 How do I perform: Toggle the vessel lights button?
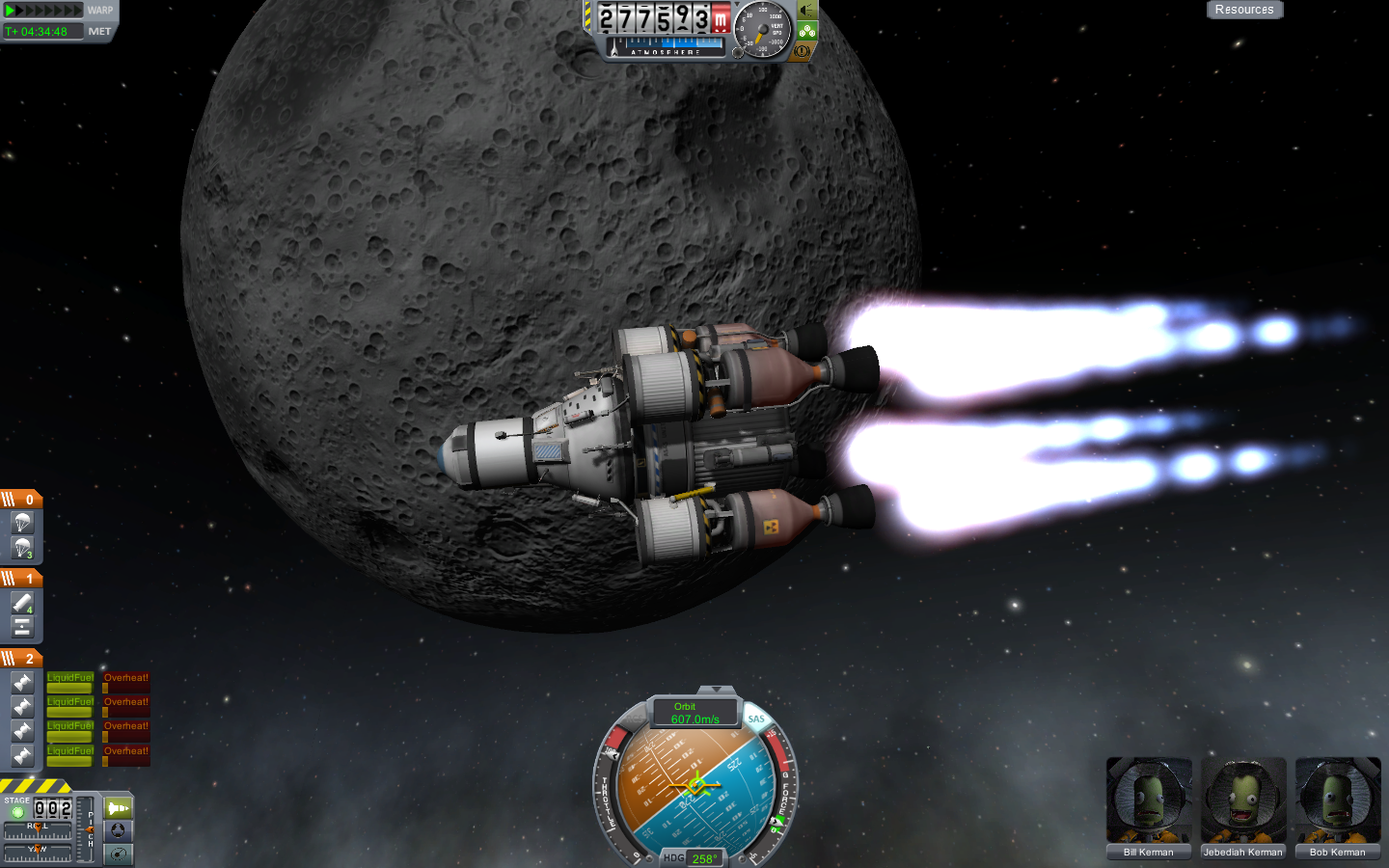click(x=807, y=10)
